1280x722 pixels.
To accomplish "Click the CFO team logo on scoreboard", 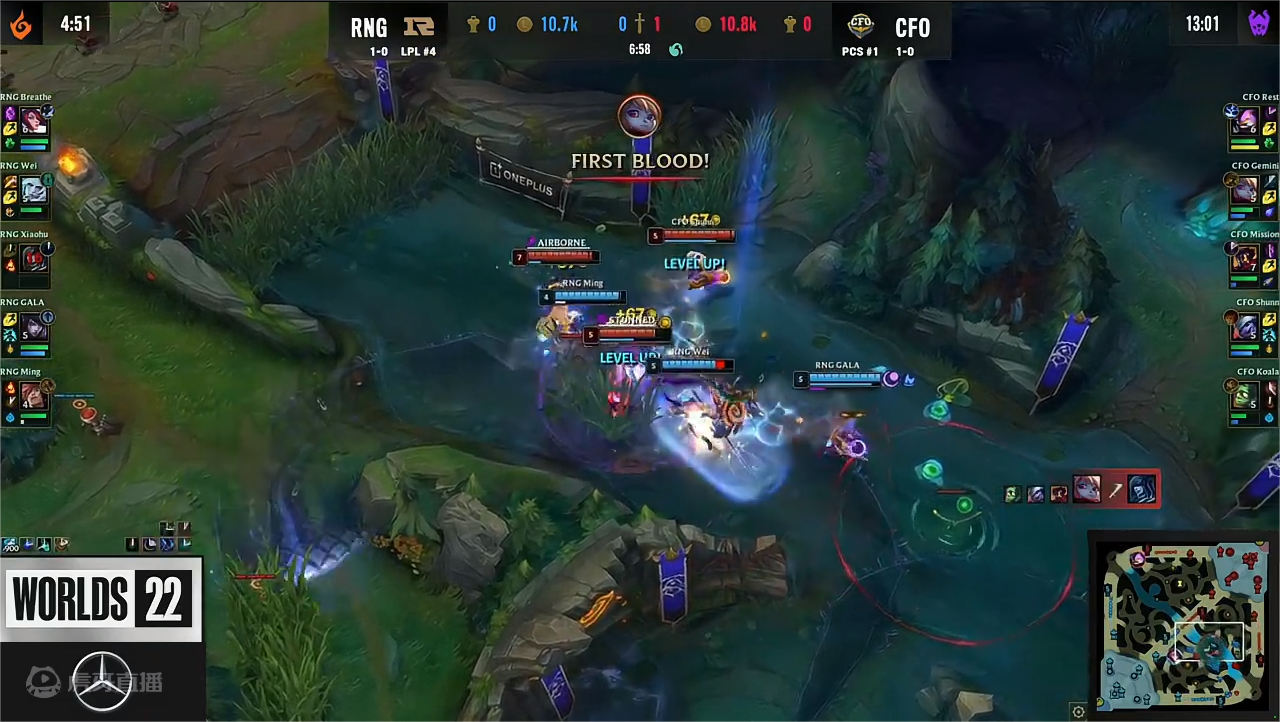I will 860,26.
